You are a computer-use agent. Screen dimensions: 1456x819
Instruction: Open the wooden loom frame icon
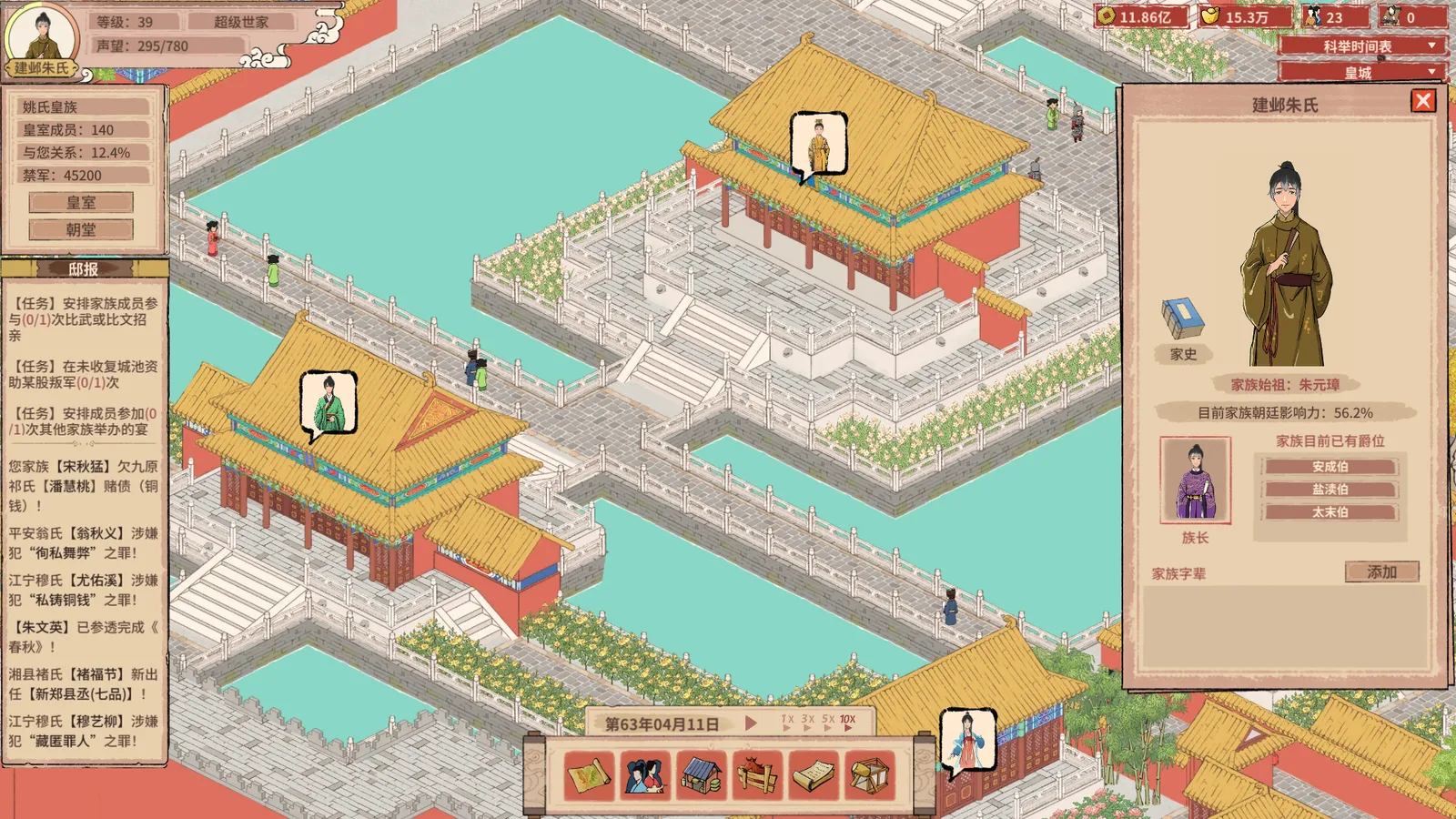point(870,776)
